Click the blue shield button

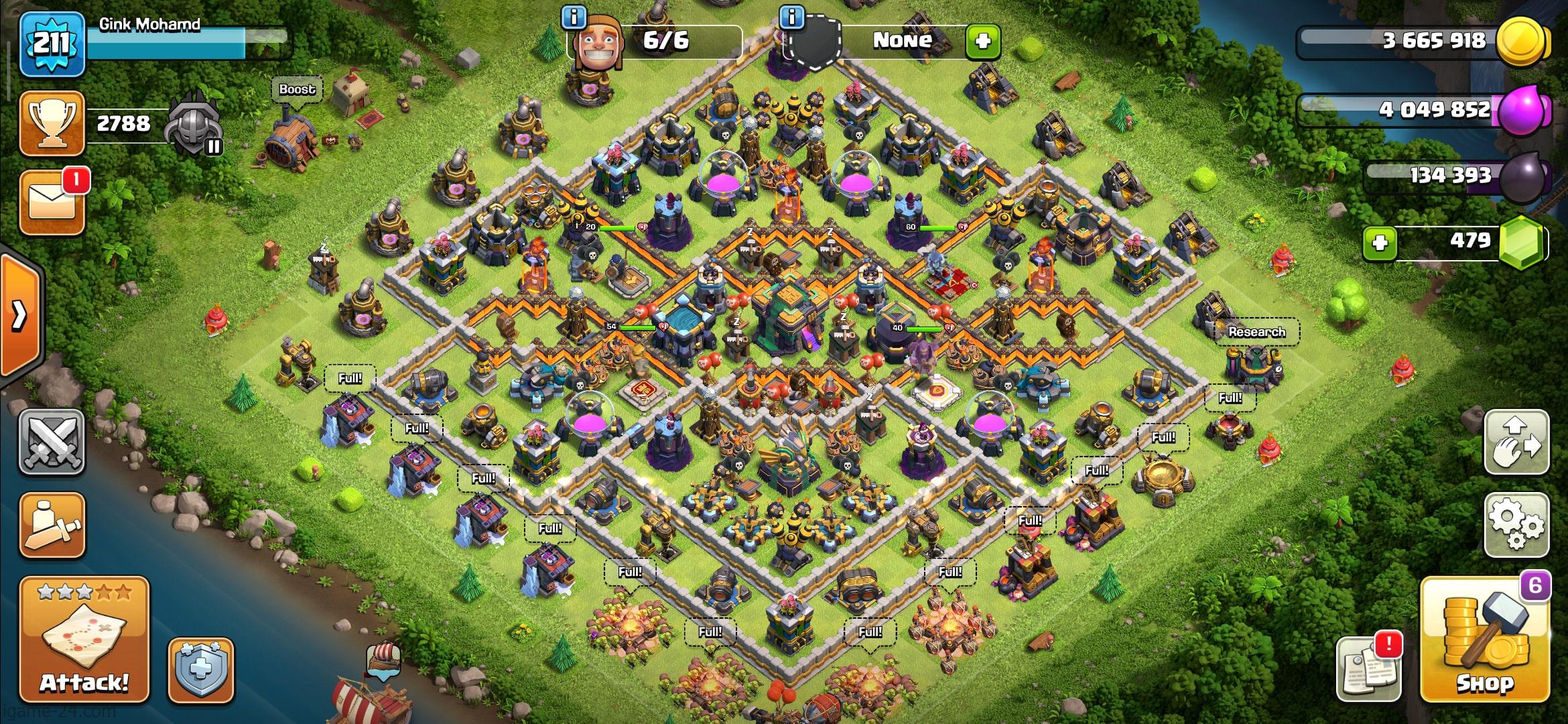tap(200, 670)
